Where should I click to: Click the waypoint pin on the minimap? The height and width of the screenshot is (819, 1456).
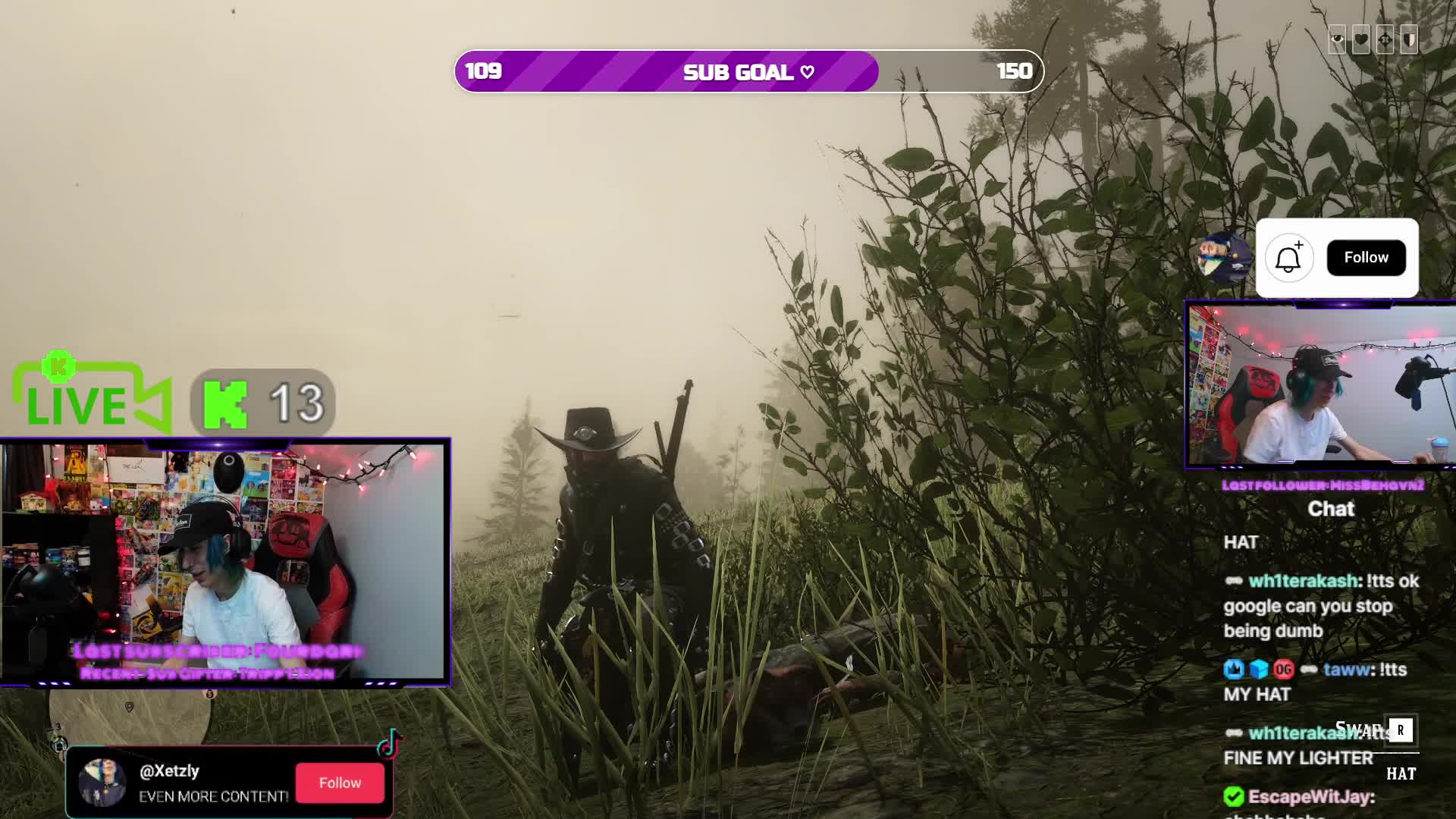click(130, 707)
